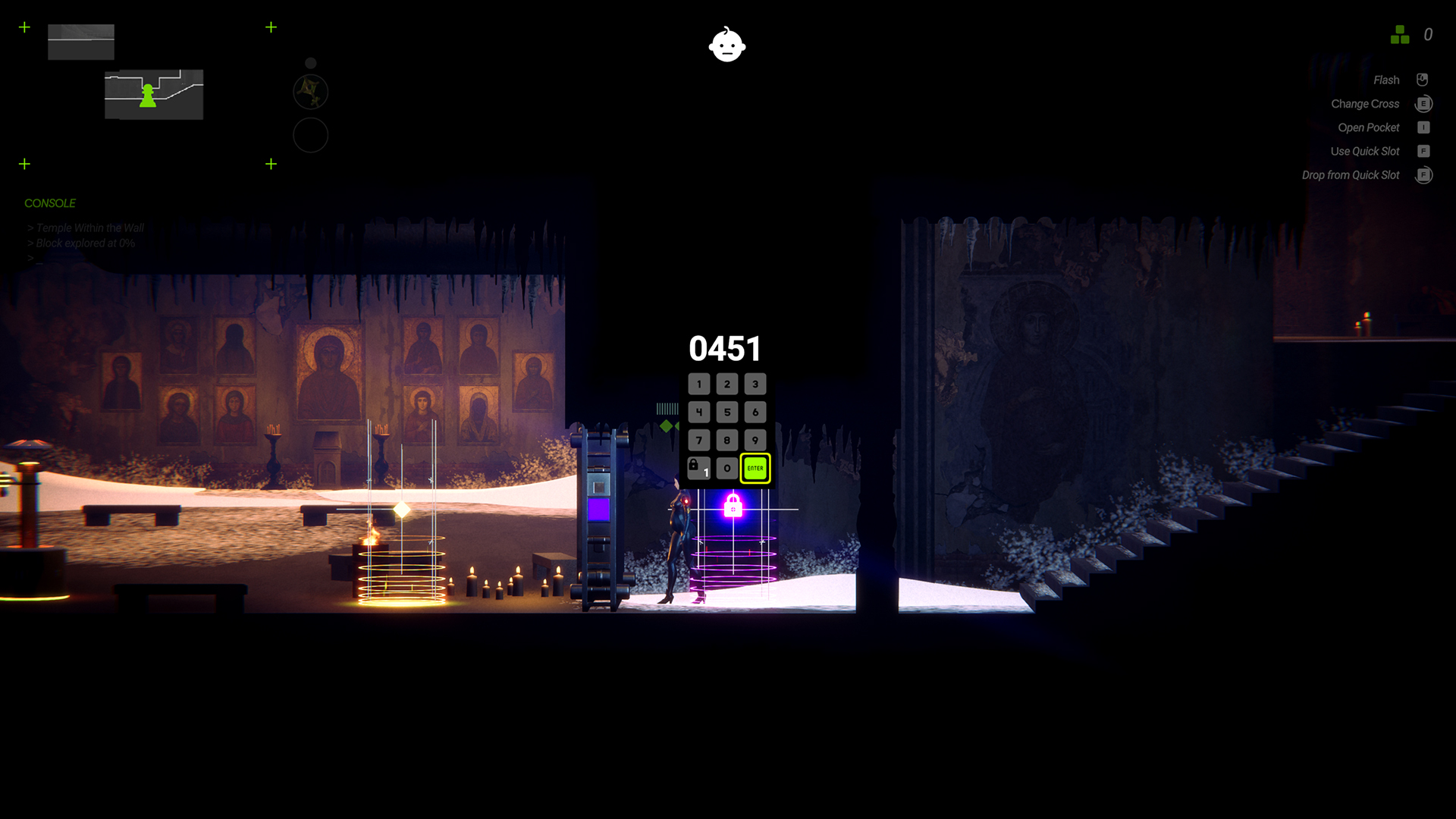Screen dimensions: 1456x819
Task: Tap keypad digit 1
Action: 699,384
